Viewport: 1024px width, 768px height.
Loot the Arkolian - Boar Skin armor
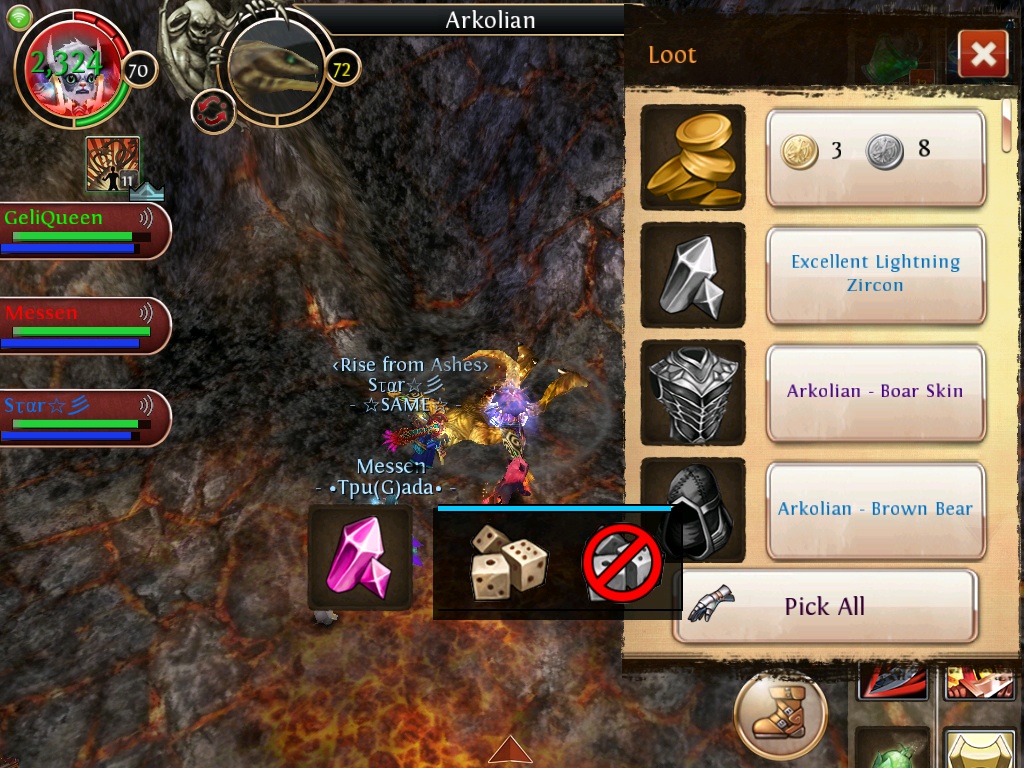[x=875, y=391]
